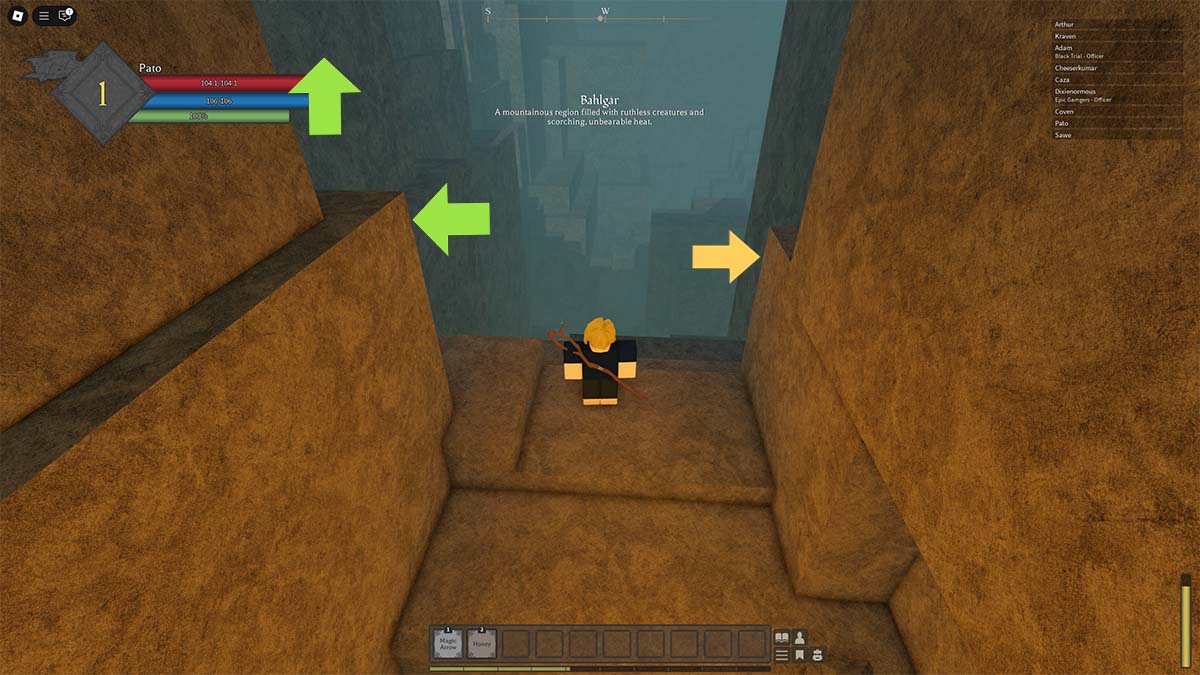
Task: Select Coven in the player list
Action: coord(1064,112)
